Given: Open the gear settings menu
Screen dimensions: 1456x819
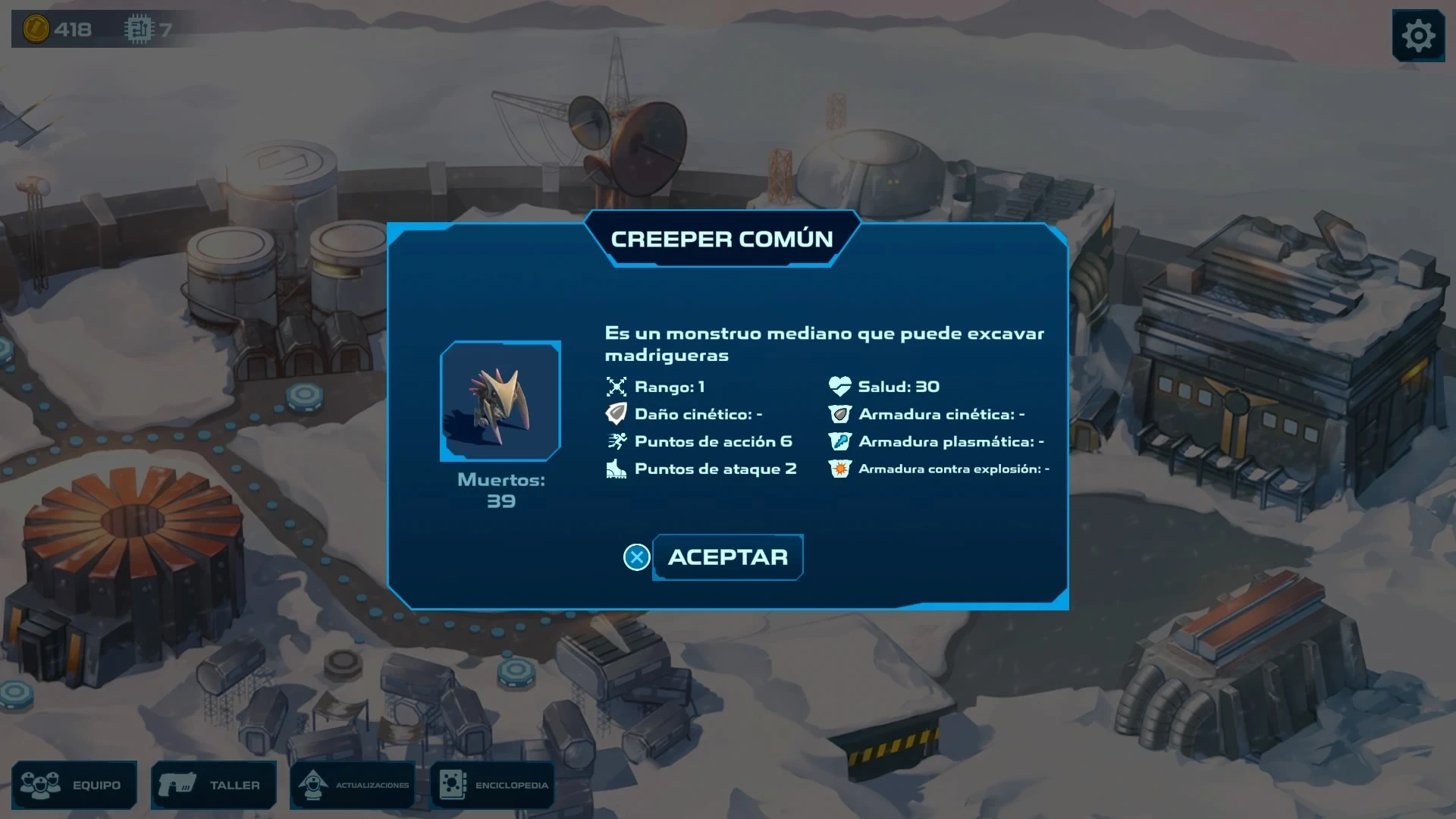Looking at the screenshot, I should 1417,36.
